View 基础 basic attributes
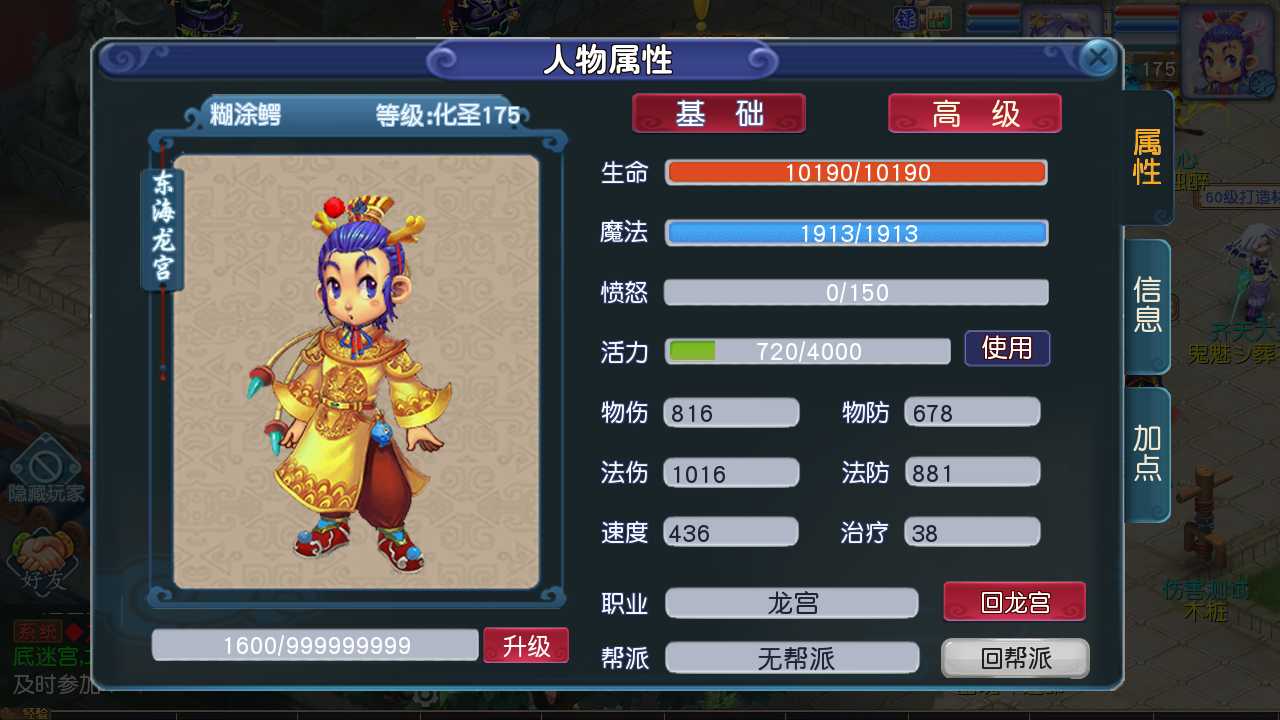Screen dimensions: 1280x720 718,113
